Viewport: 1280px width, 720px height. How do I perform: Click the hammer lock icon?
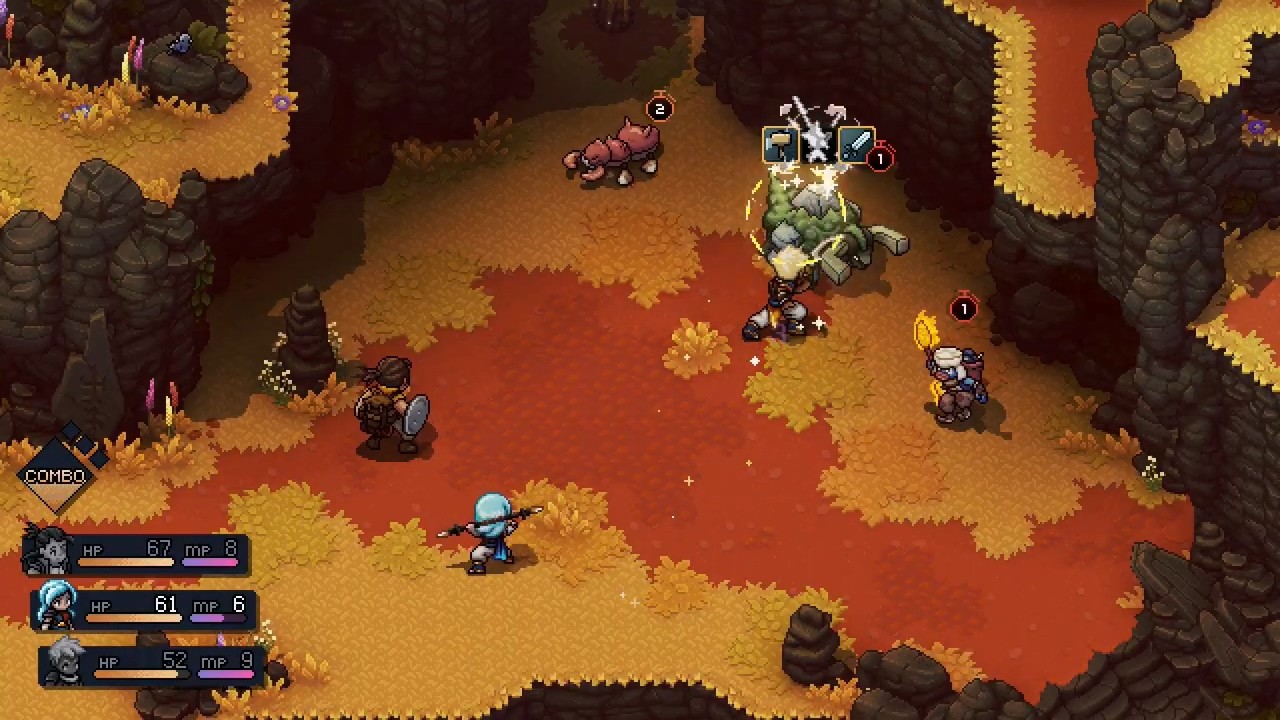779,146
